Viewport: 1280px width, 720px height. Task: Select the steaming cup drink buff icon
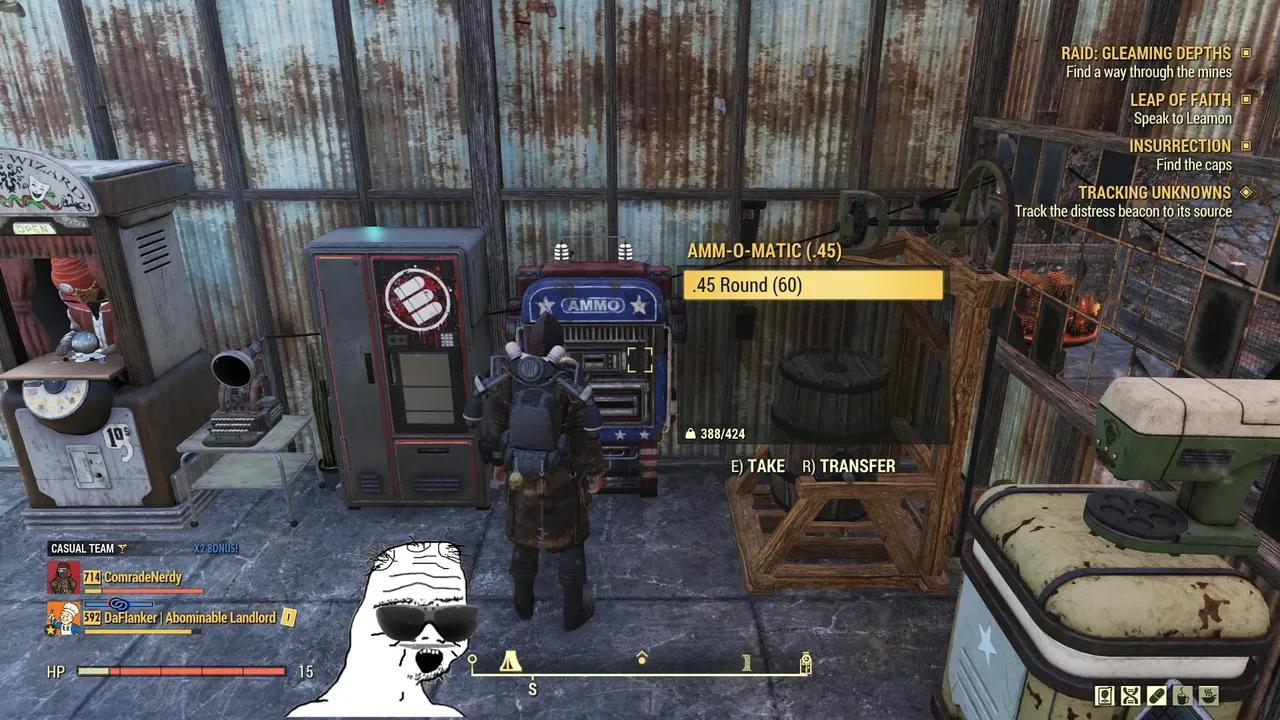tap(1183, 695)
